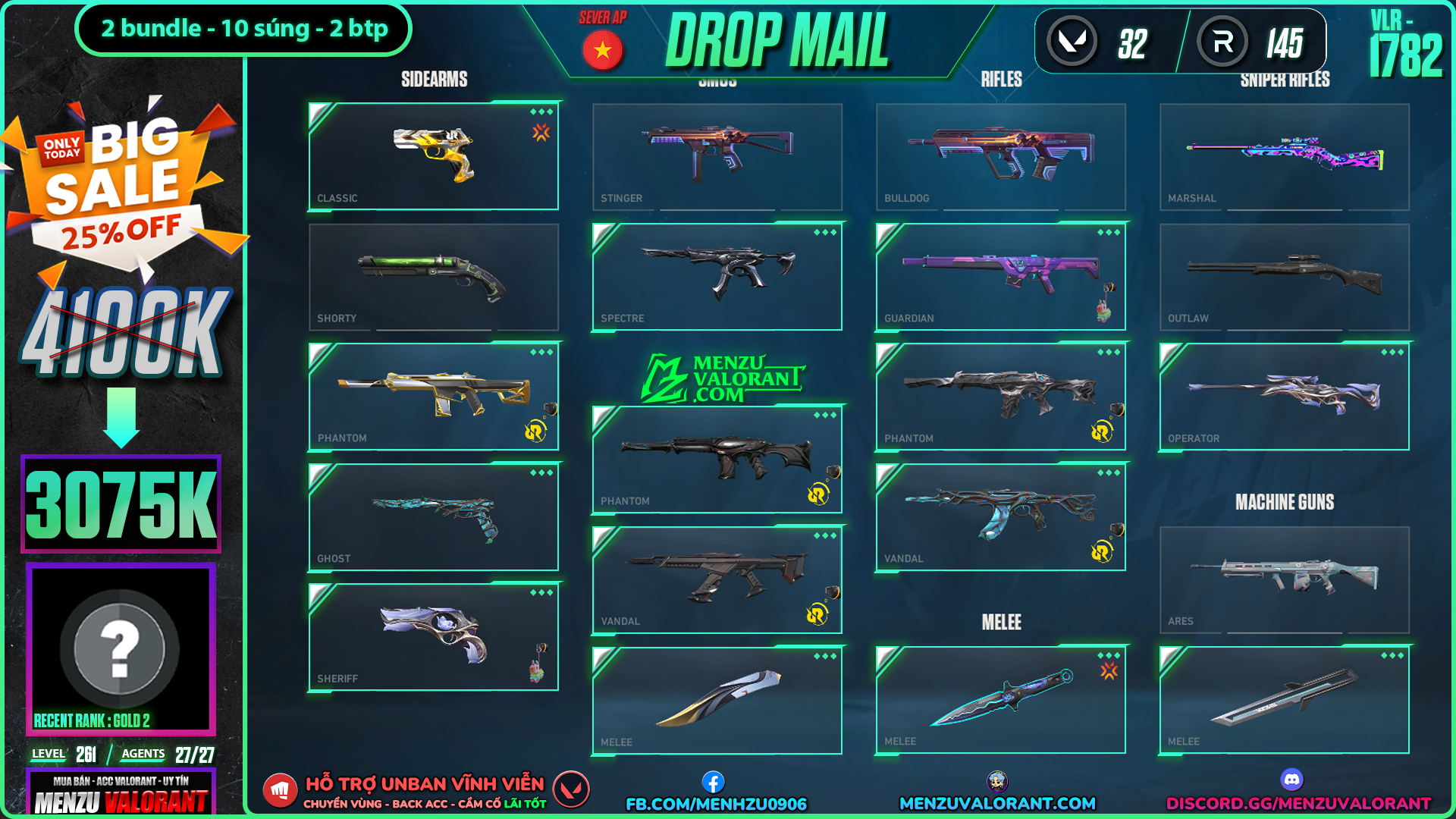
Task: Pick the long sword Melee tile
Action: pos(1285,700)
